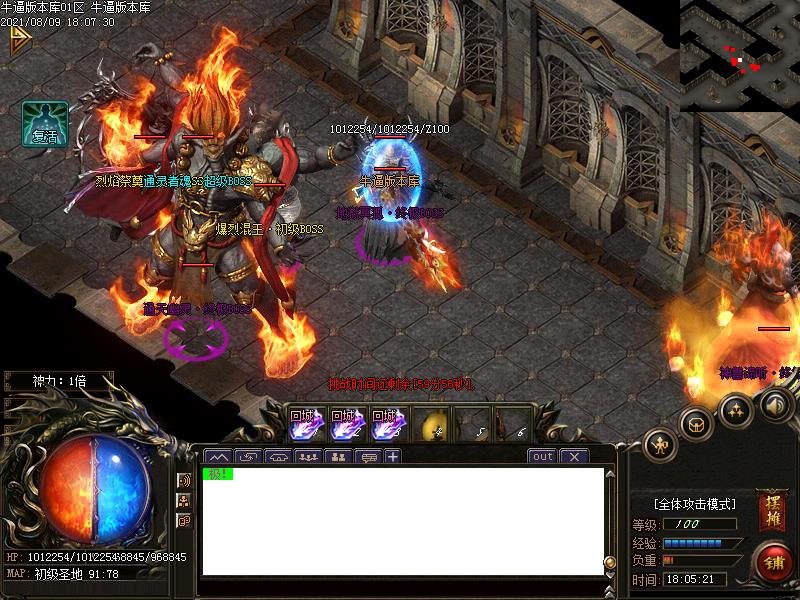This screenshot has width=800, height=600.
Task: Use the 回城 scroll in hotbar slot 2
Action: [x=344, y=424]
